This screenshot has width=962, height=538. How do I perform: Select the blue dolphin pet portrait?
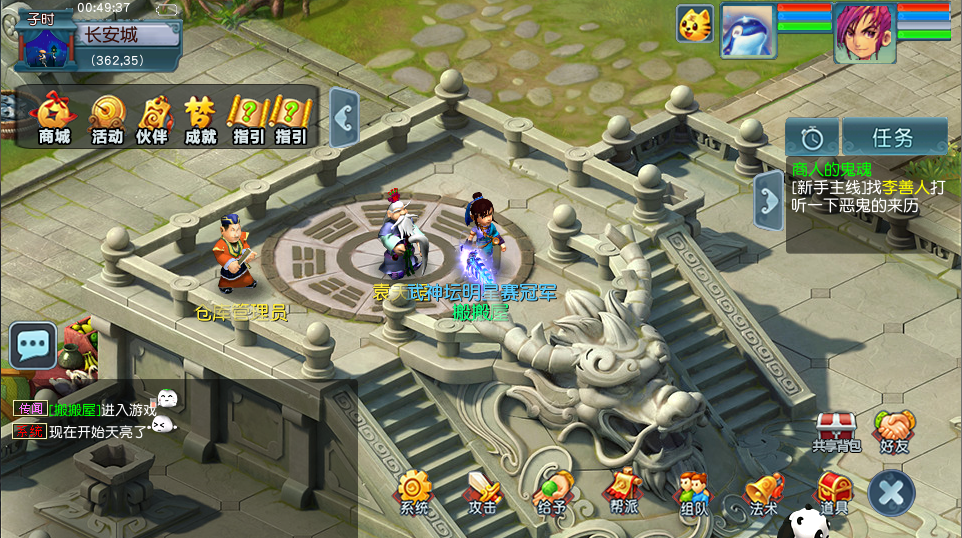pyautogui.click(x=747, y=31)
